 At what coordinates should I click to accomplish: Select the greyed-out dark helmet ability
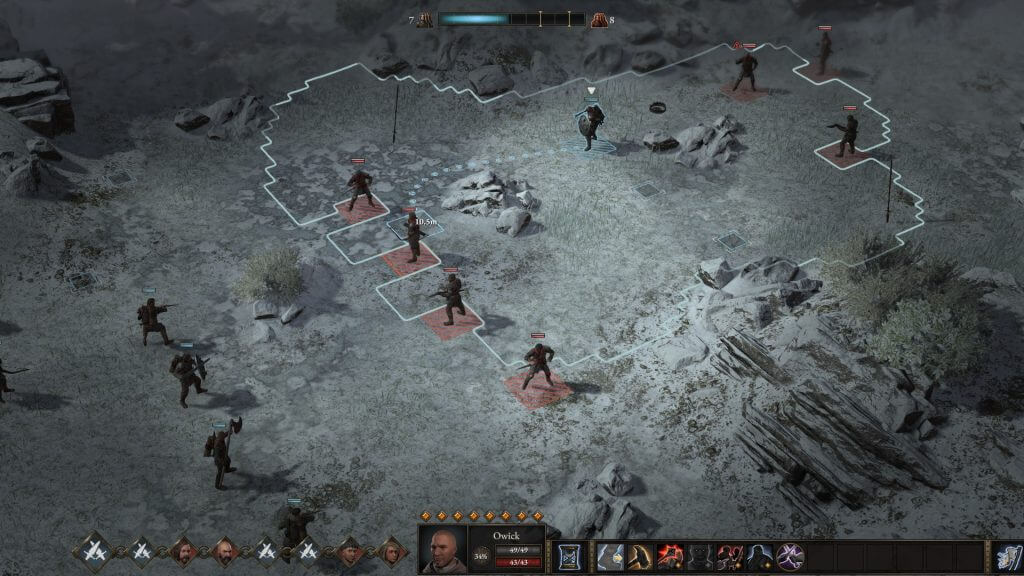tap(700, 557)
